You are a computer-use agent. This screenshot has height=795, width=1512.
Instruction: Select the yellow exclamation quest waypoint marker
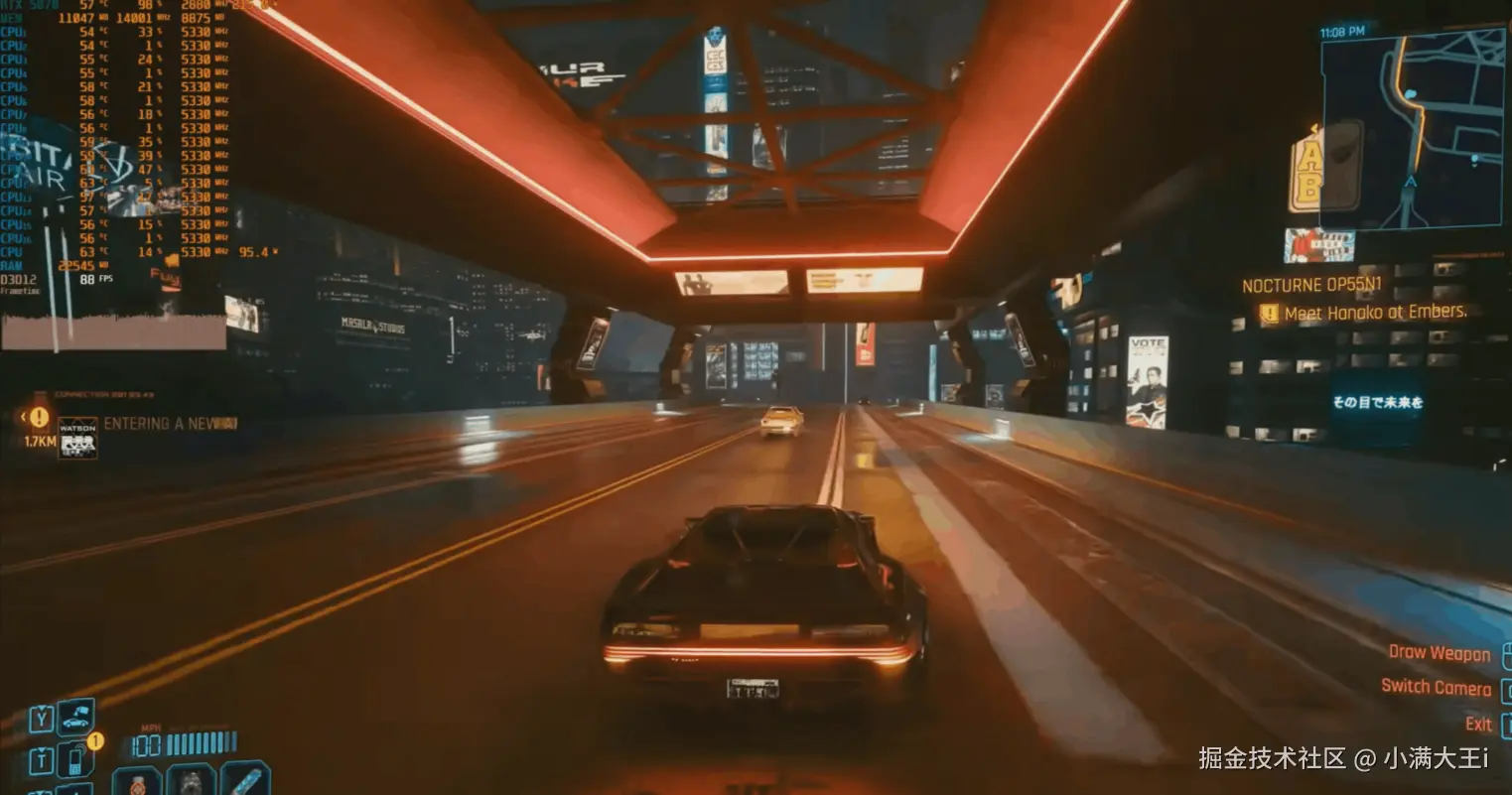(x=39, y=418)
